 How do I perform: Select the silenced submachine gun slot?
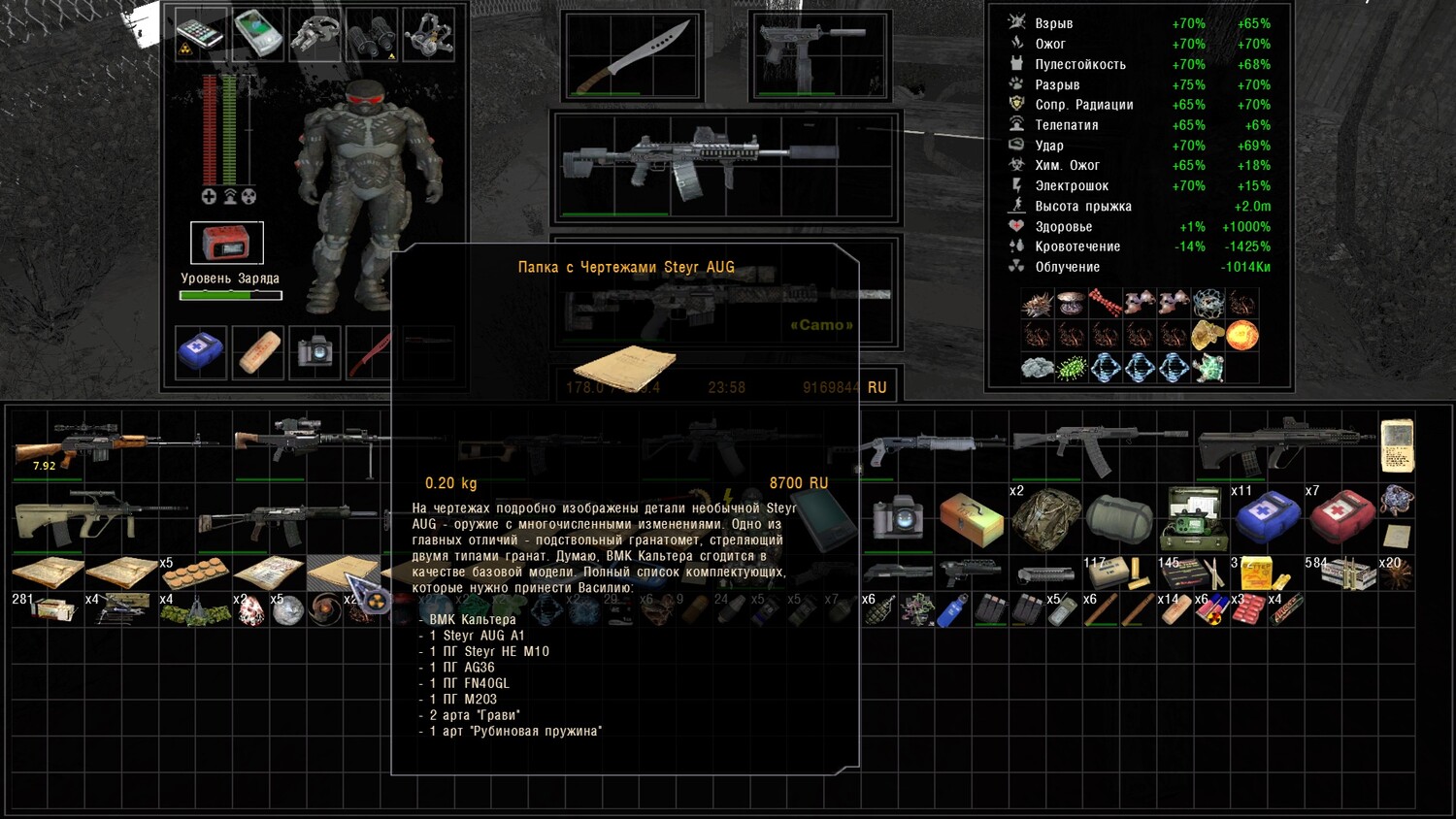click(820, 55)
